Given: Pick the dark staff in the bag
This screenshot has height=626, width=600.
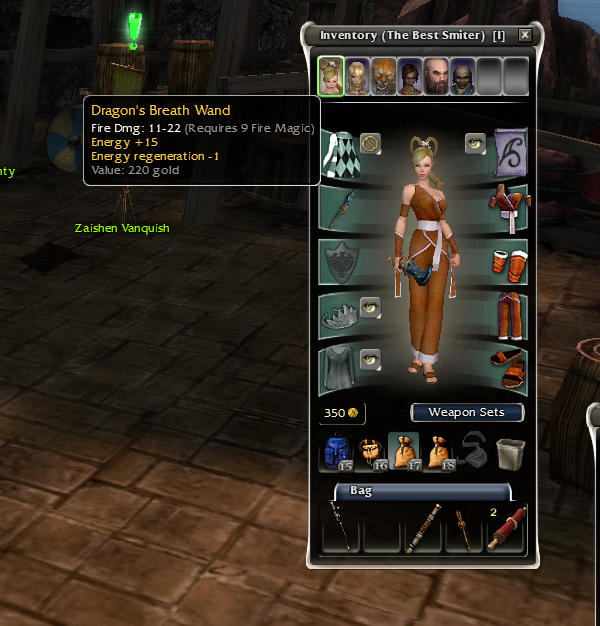Looking at the screenshot, I should click(341, 529).
